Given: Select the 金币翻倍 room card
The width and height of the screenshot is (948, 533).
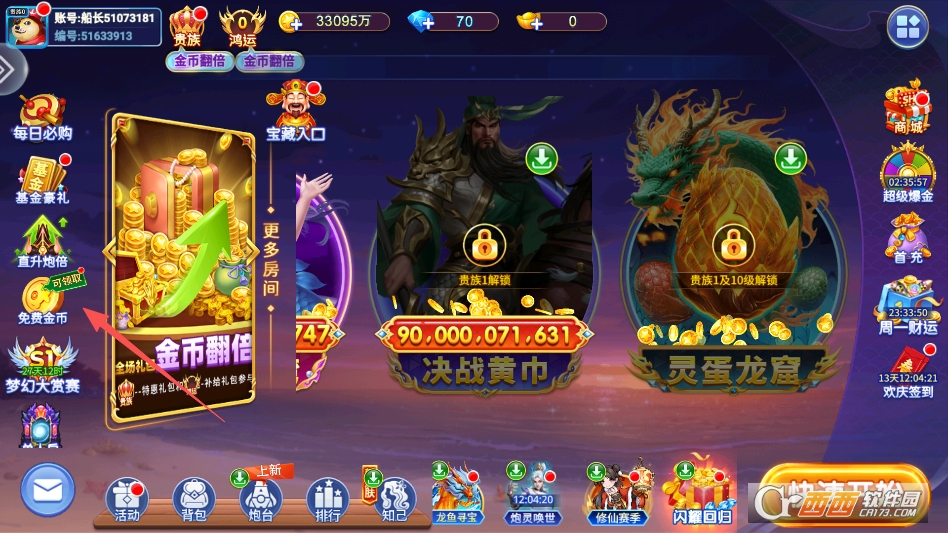Looking at the screenshot, I should coord(180,265).
